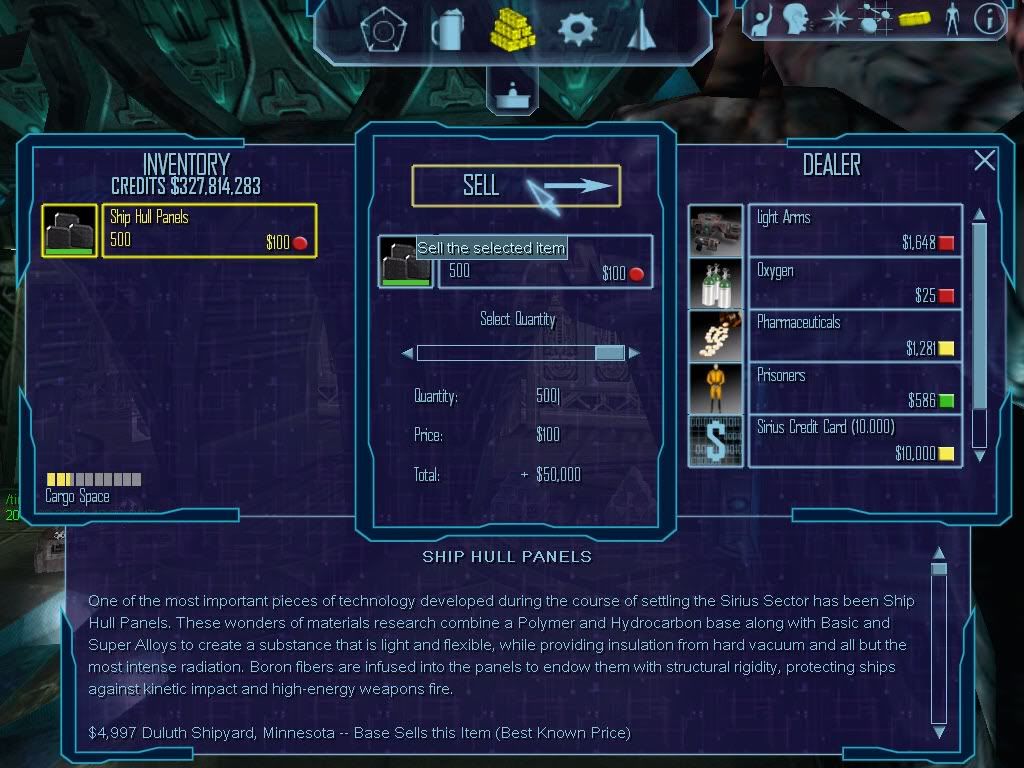Close the trade window with X
This screenshot has height=768, width=1024.
click(985, 160)
